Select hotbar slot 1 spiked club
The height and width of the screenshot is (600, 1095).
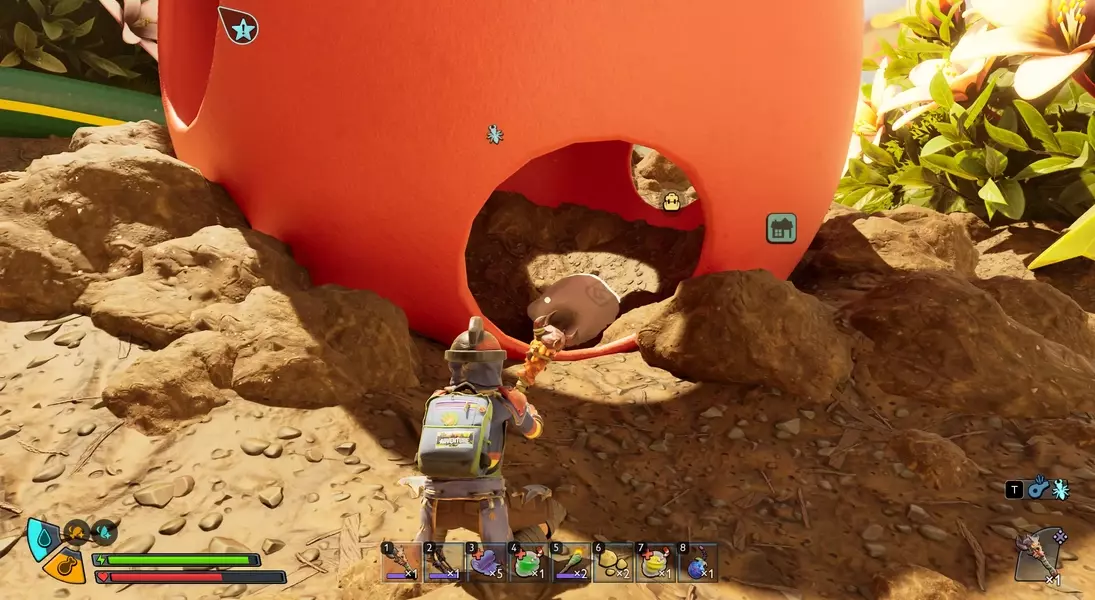pyautogui.click(x=400, y=562)
